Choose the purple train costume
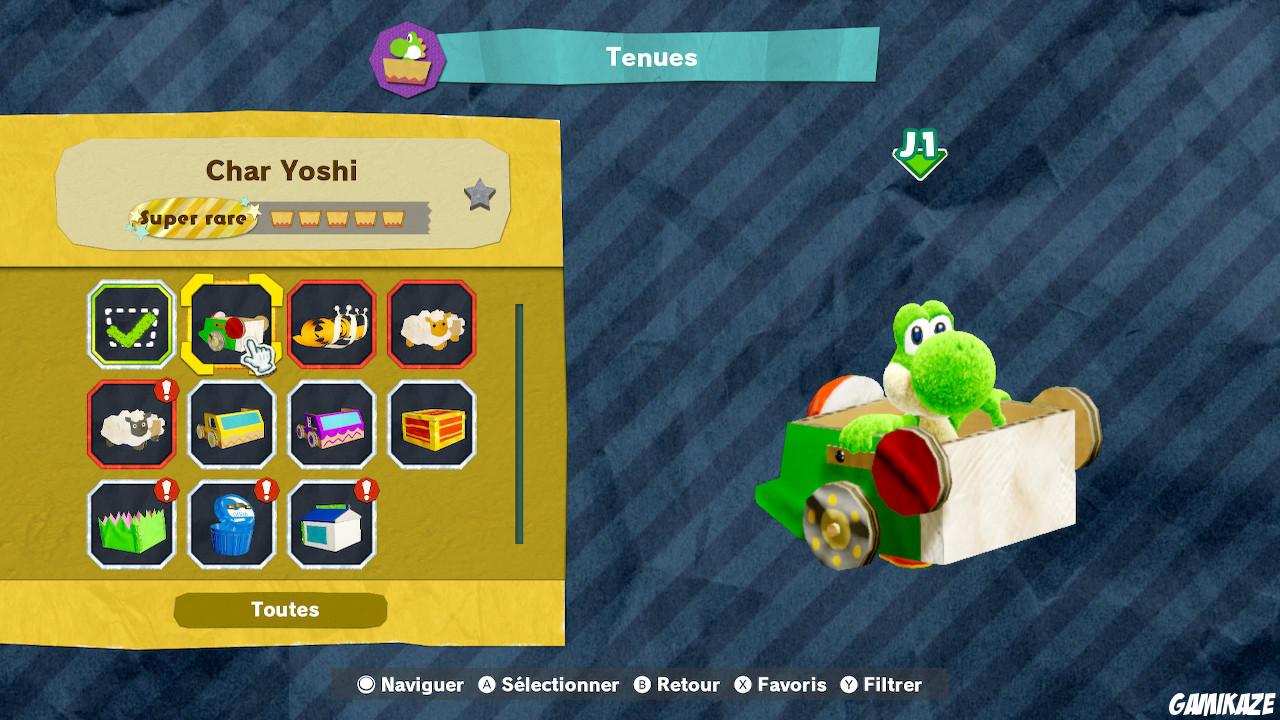1280x720 pixels. pos(332,425)
